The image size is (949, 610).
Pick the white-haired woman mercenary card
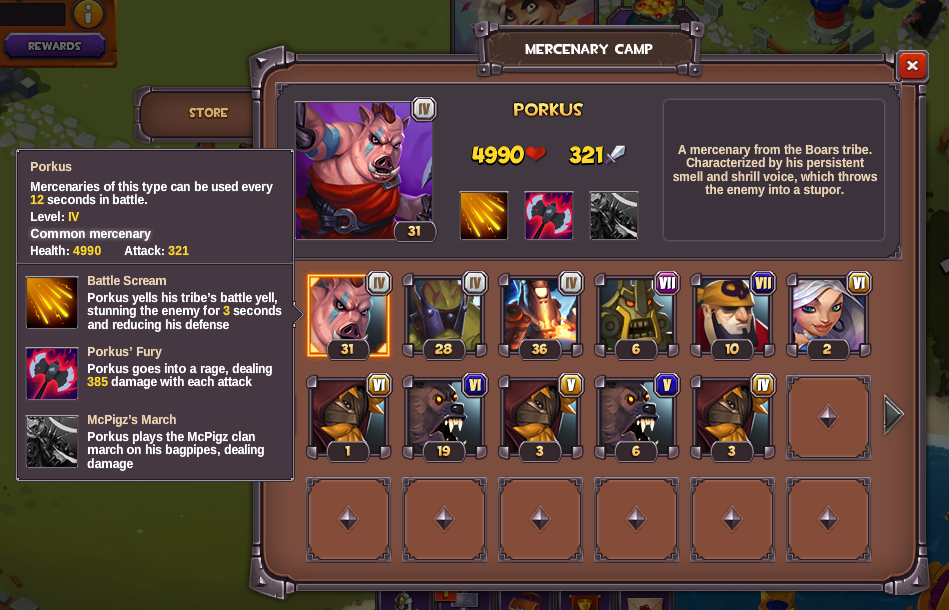point(827,315)
